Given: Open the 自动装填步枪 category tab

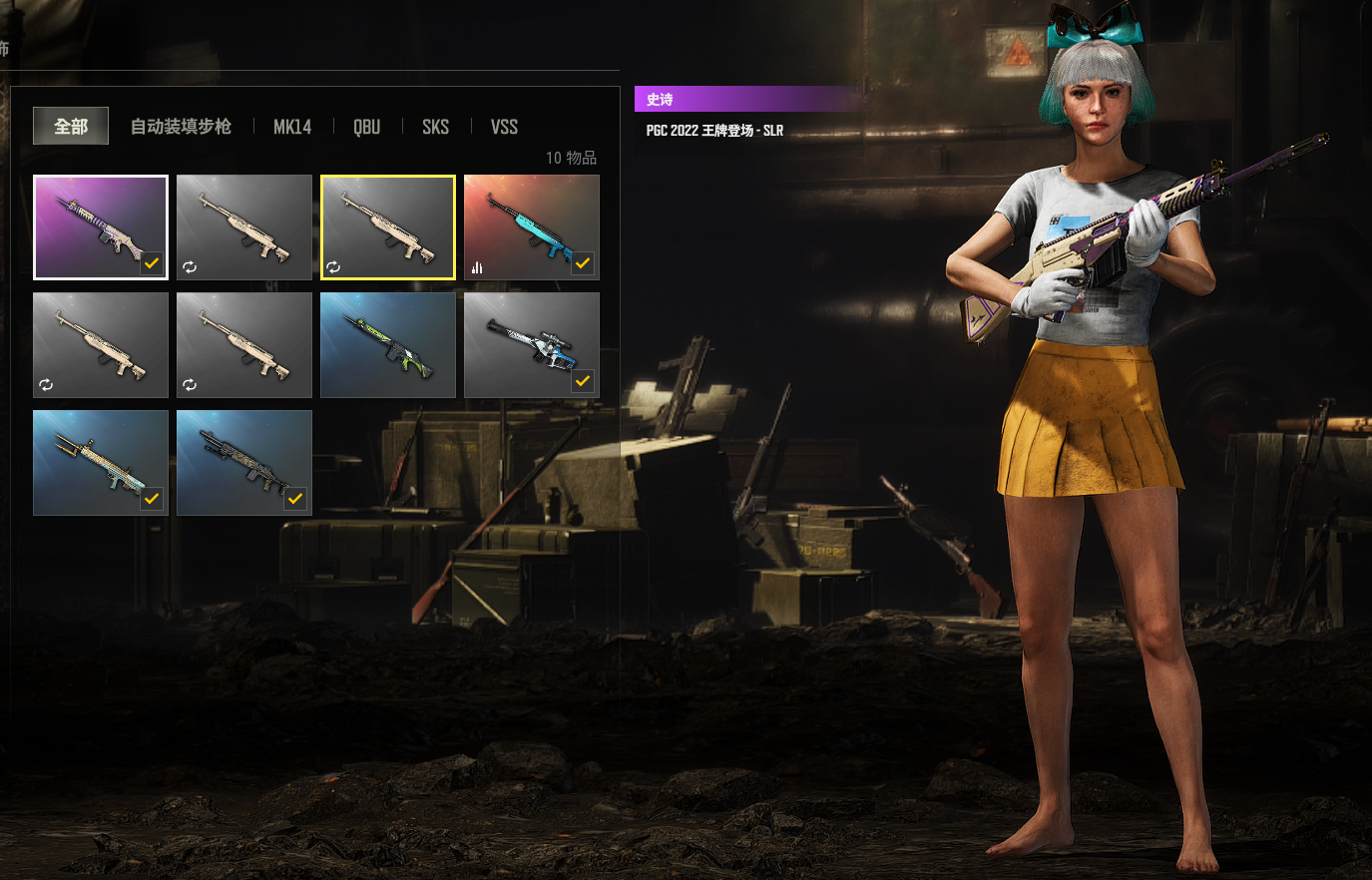Looking at the screenshot, I should [181, 127].
